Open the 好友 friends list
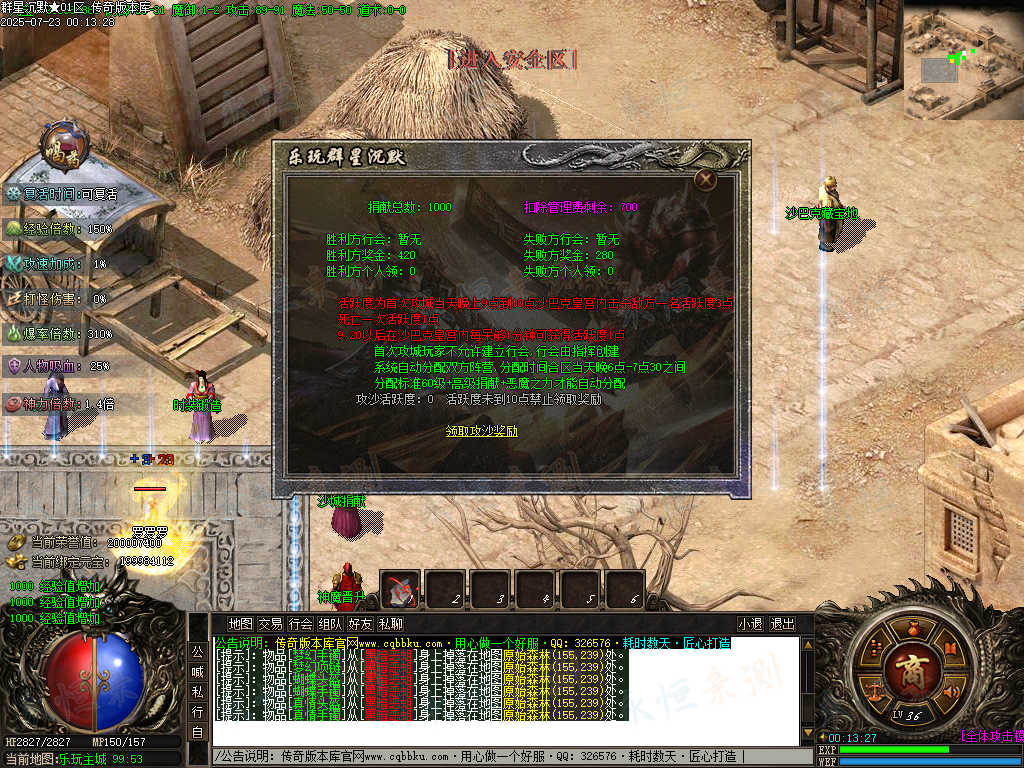The height and width of the screenshot is (768, 1024). (360, 624)
